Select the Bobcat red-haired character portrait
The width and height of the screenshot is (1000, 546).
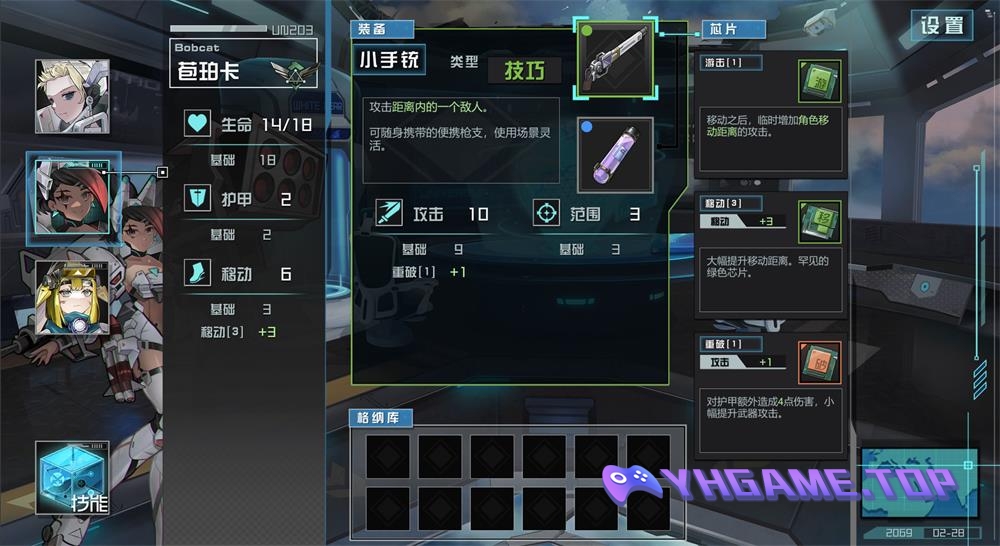tap(72, 197)
